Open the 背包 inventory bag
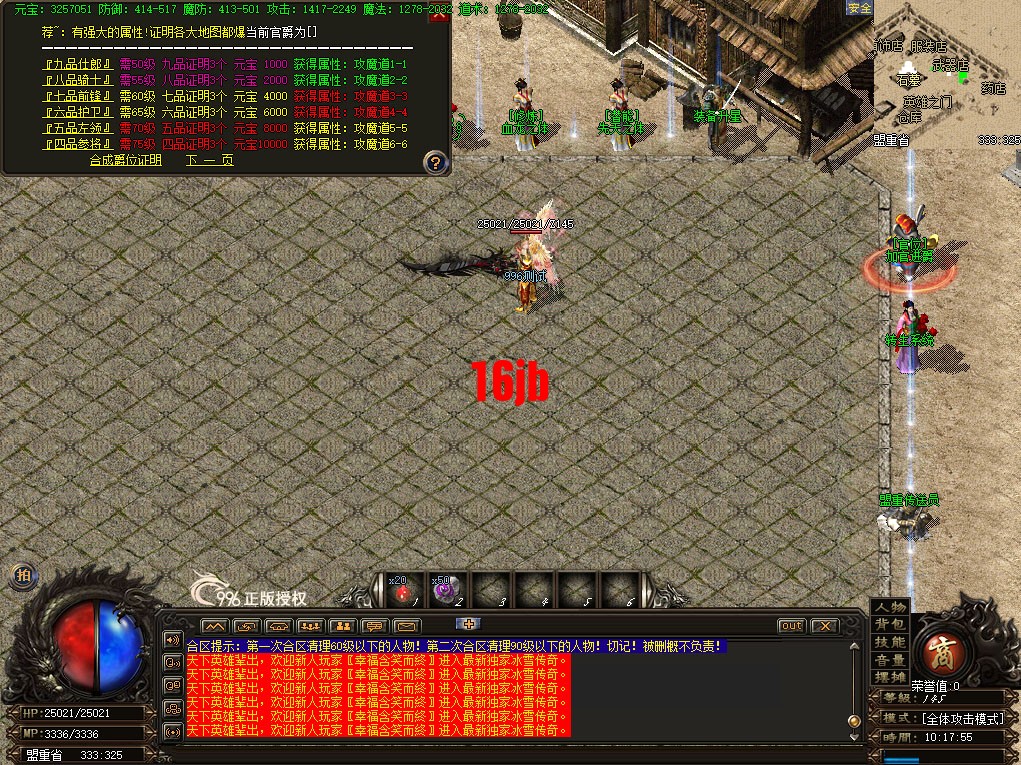The width and height of the screenshot is (1021, 765). coord(889,625)
